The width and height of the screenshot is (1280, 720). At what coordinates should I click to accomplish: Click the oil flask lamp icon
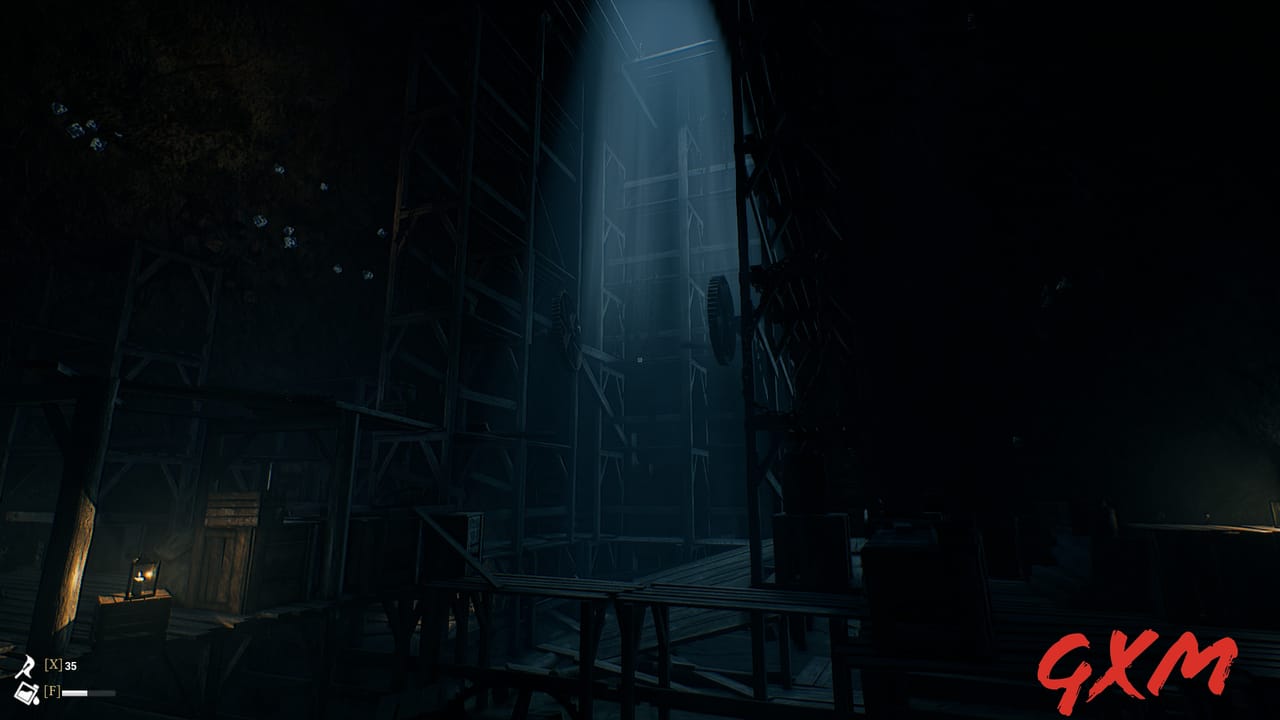coord(27,695)
